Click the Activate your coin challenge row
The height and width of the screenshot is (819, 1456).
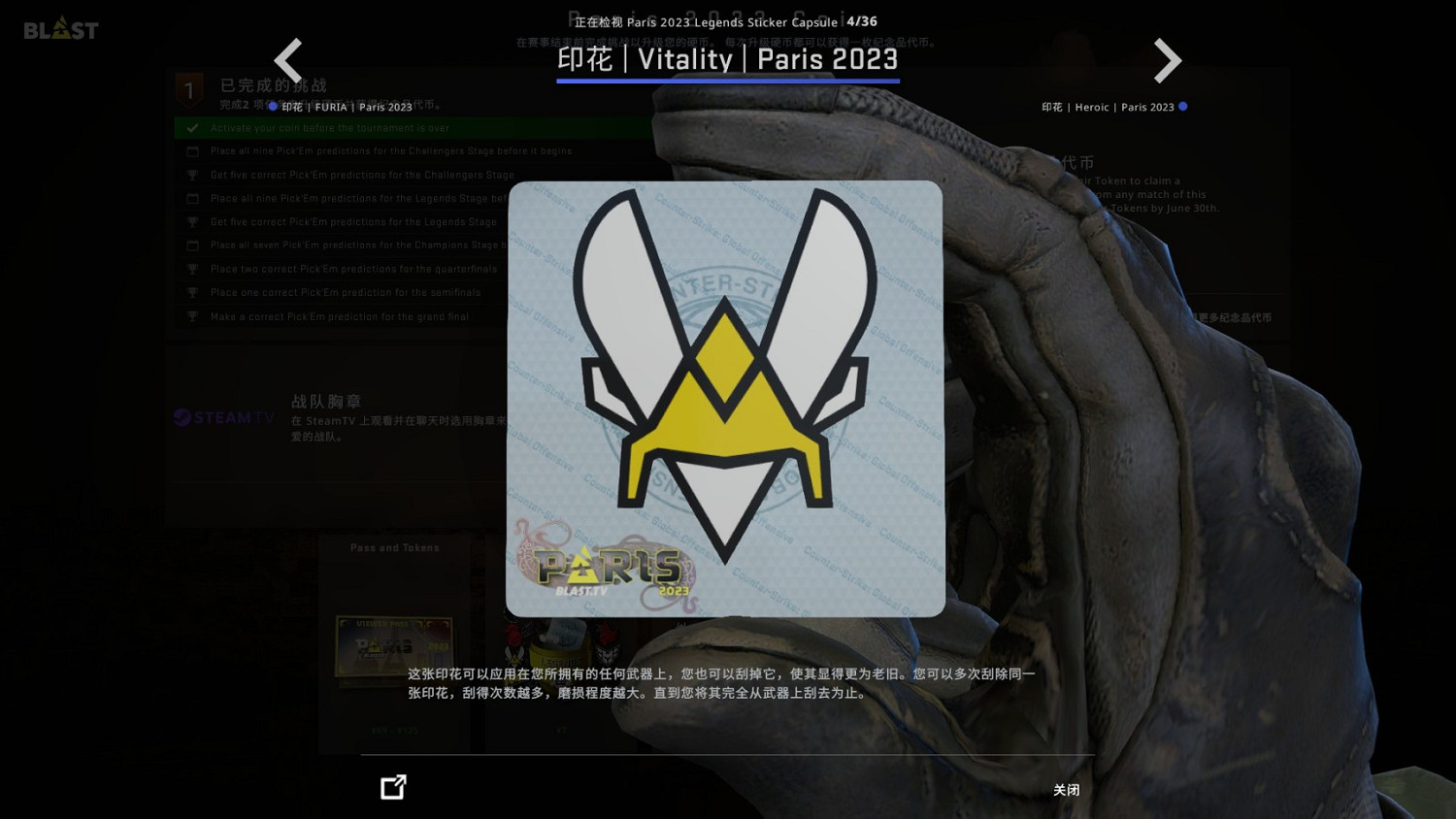pos(330,127)
